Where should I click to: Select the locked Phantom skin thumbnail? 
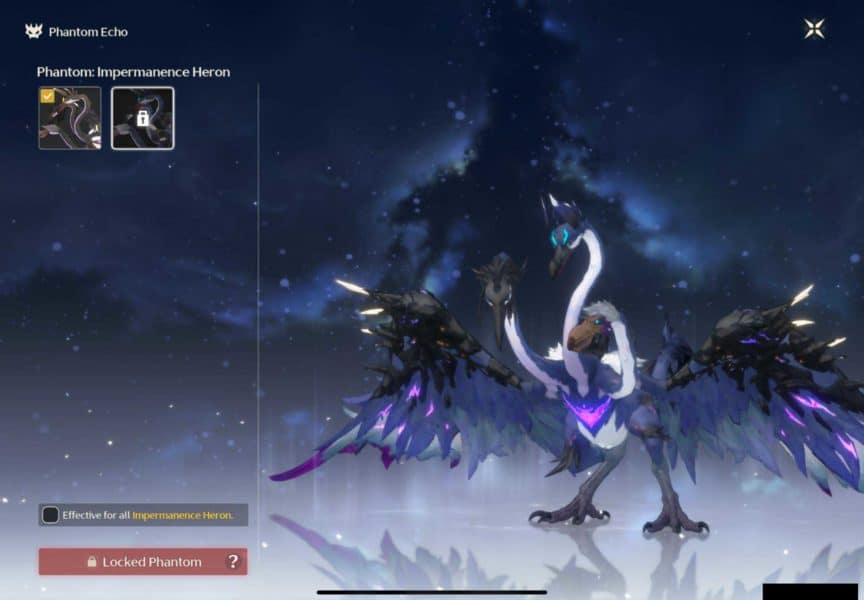(x=142, y=118)
